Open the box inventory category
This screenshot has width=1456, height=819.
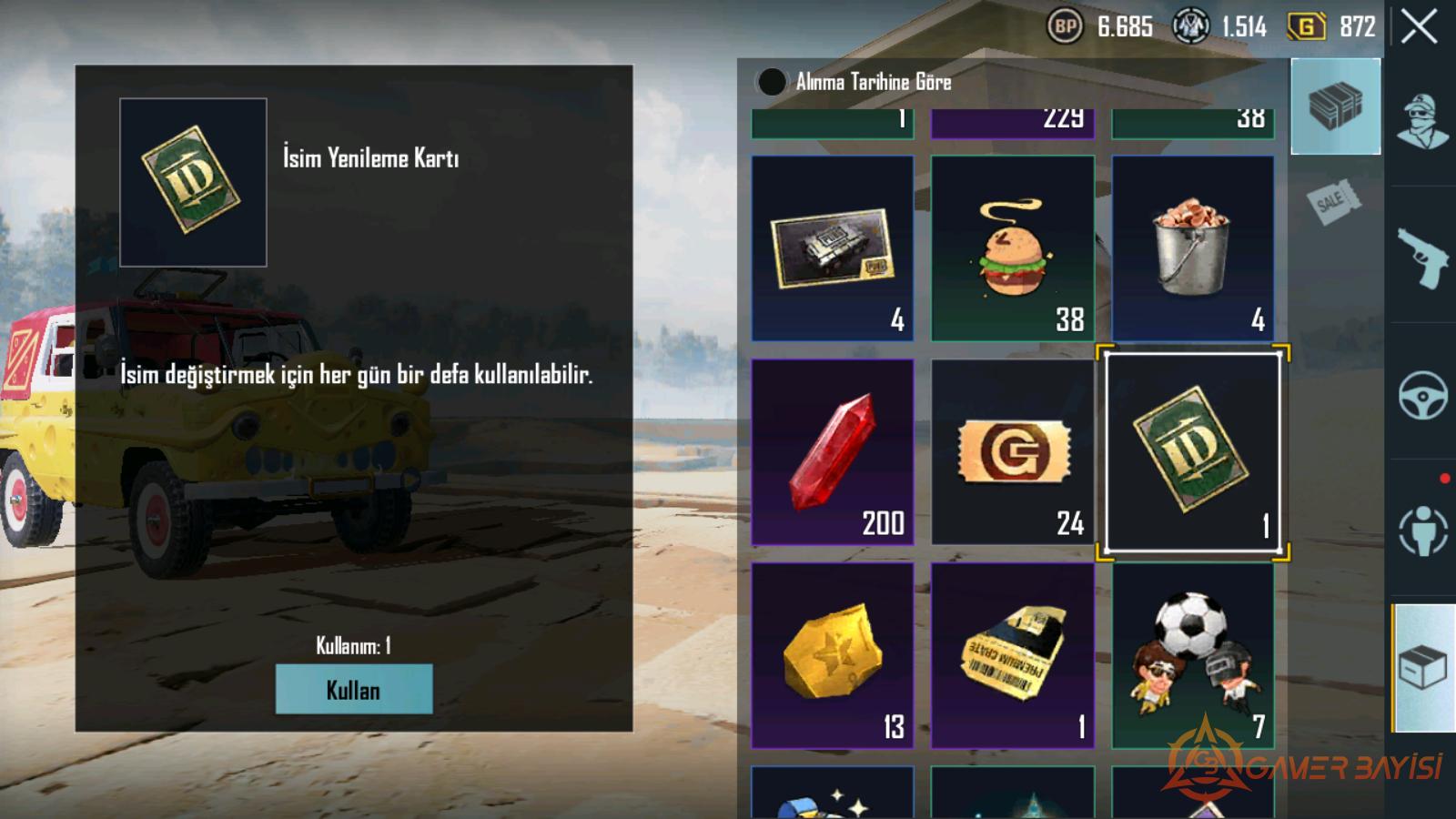[1422, 669]
